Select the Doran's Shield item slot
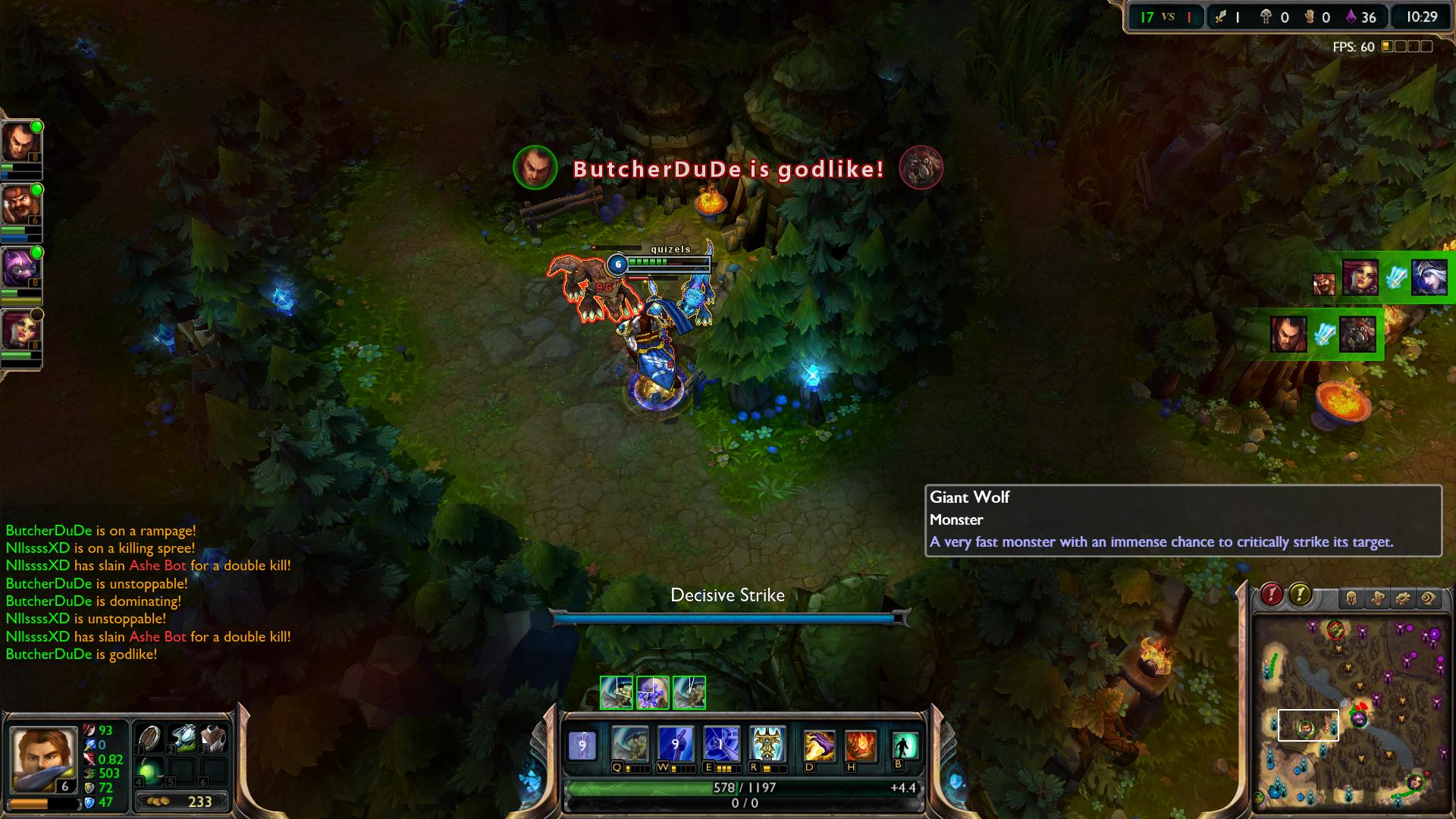This screenshot has height=819, width=1456. pyautogui.click(x=149, y=737)
